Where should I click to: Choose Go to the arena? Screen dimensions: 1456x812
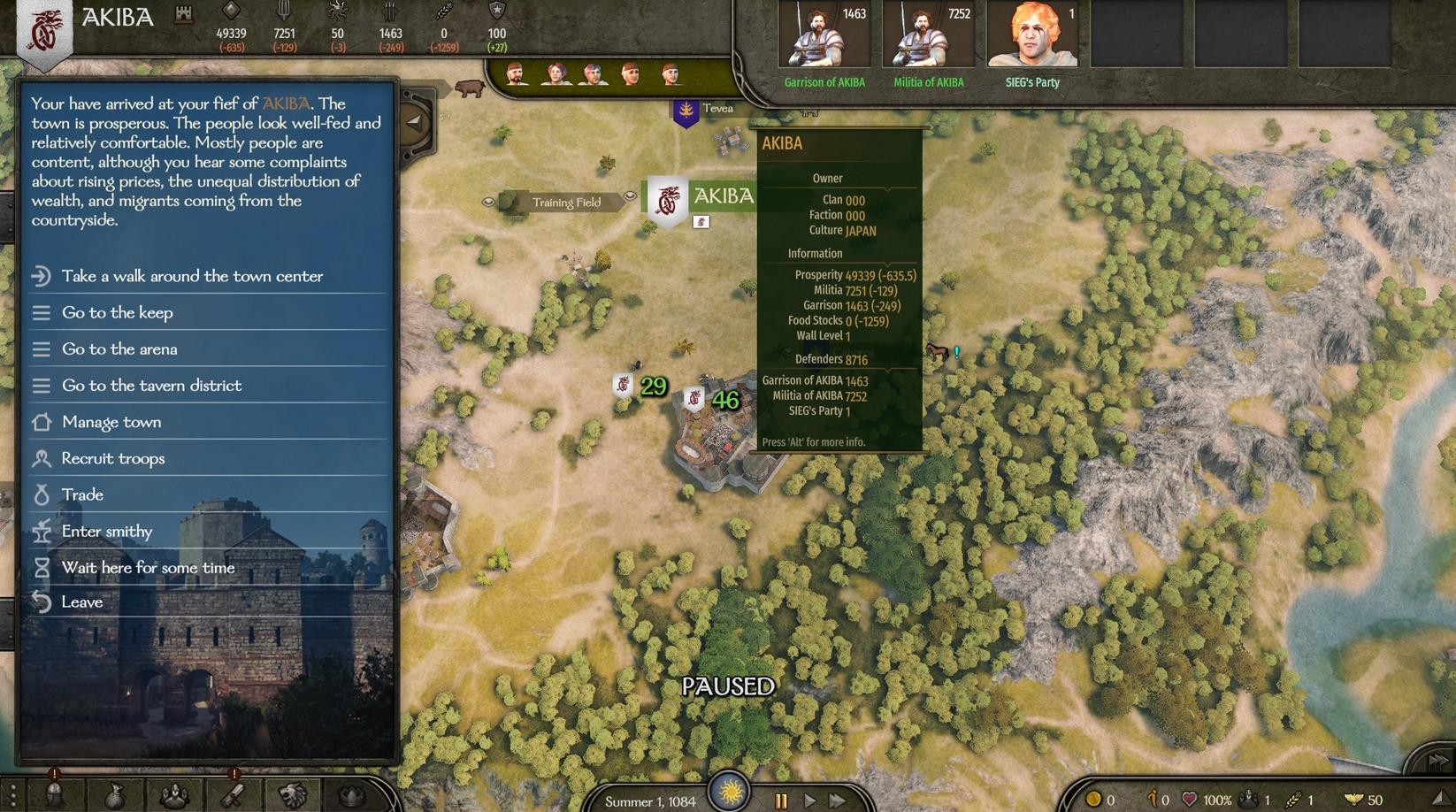pos(119,349)
